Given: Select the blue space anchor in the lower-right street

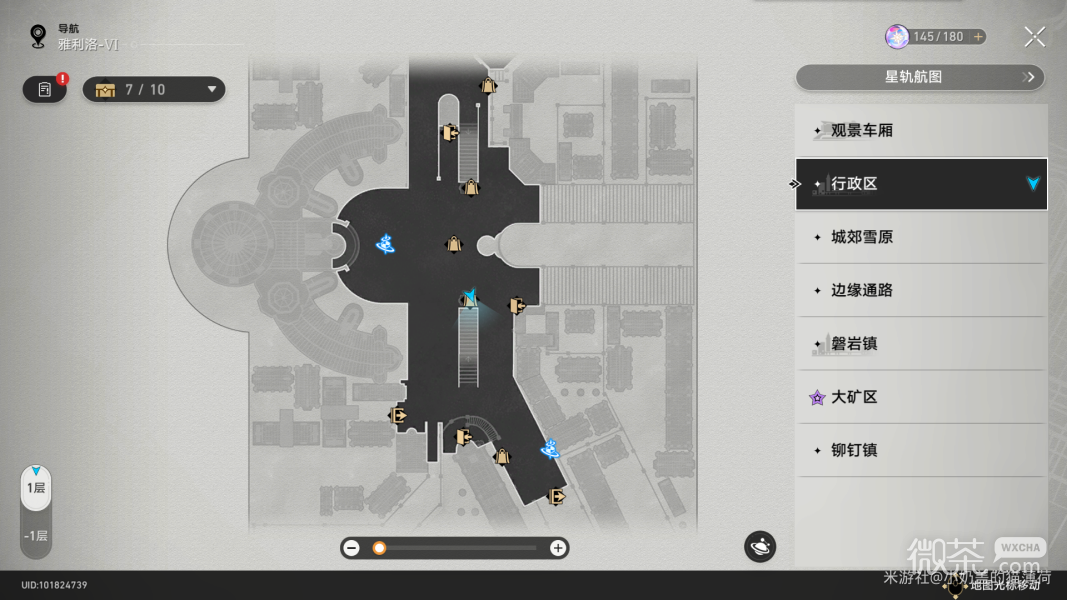Looking at the screenshot, I should 550,449.
